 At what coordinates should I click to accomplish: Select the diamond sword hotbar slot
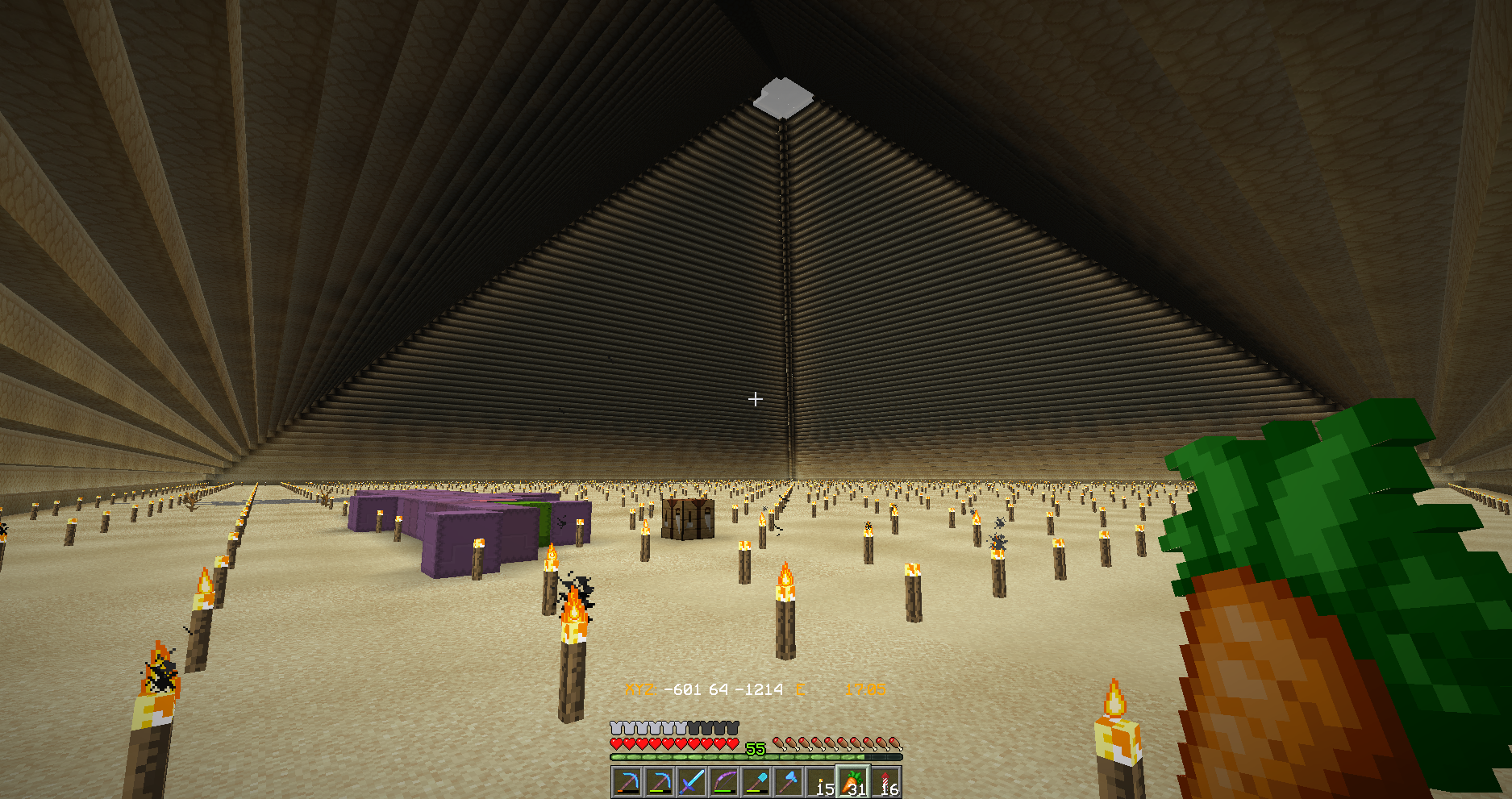pos(692,782)
